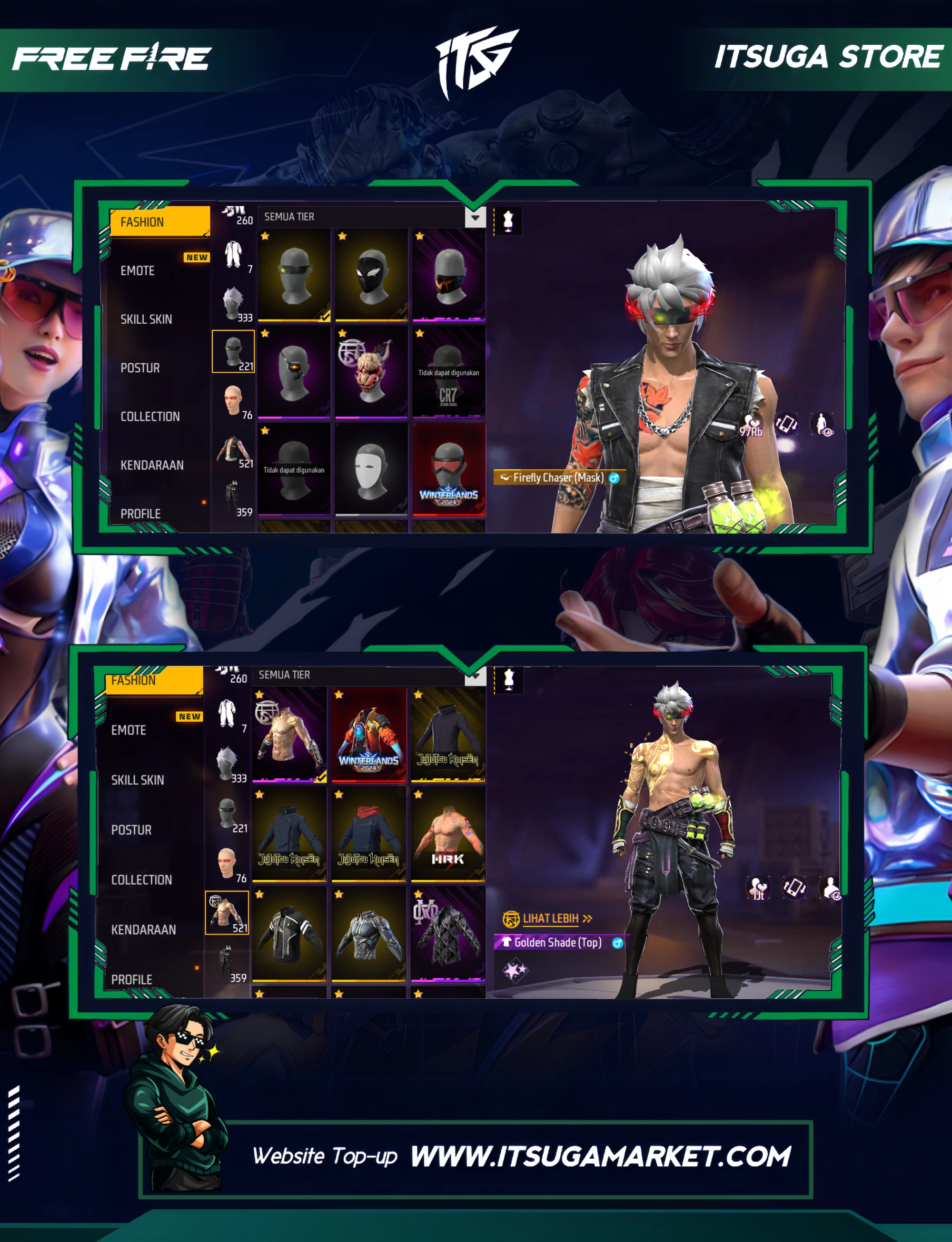Pick the black jacket with white stripes
This screenshot has height=1242, width=952.
tap(289, 934)
